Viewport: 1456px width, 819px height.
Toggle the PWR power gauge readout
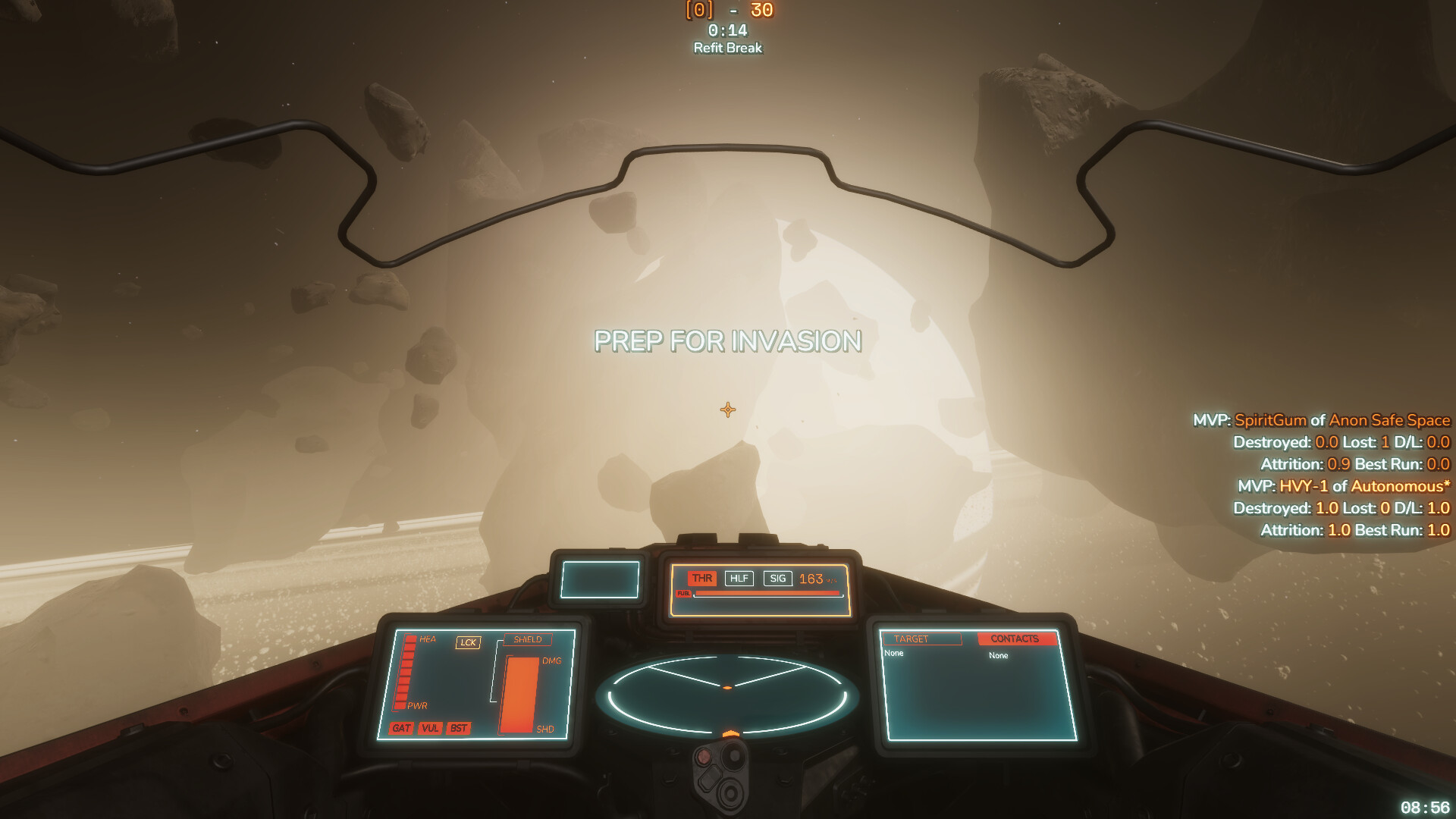(x=417, y=705)
